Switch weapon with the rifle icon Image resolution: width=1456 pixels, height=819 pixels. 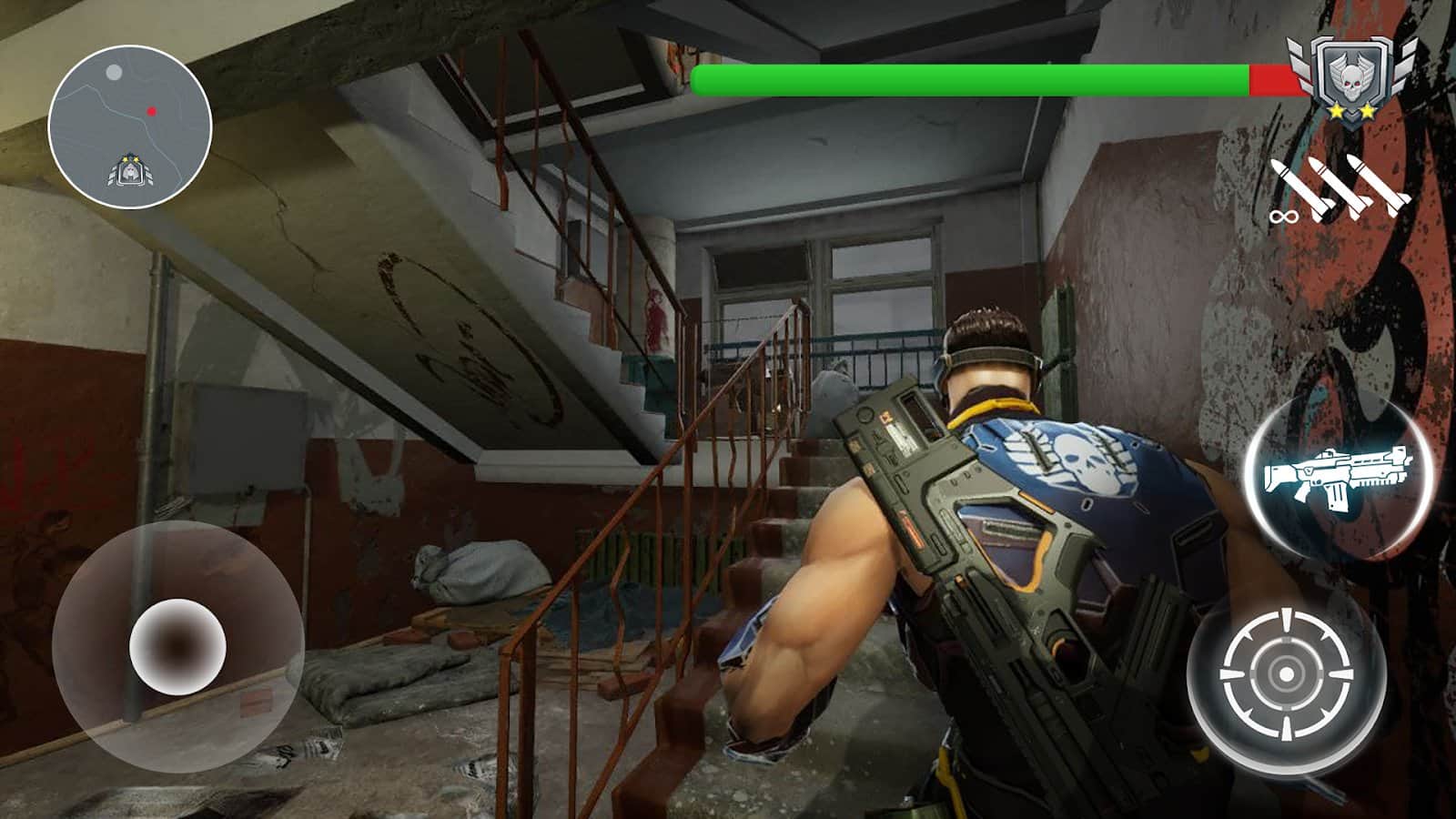coord(1338,473)
